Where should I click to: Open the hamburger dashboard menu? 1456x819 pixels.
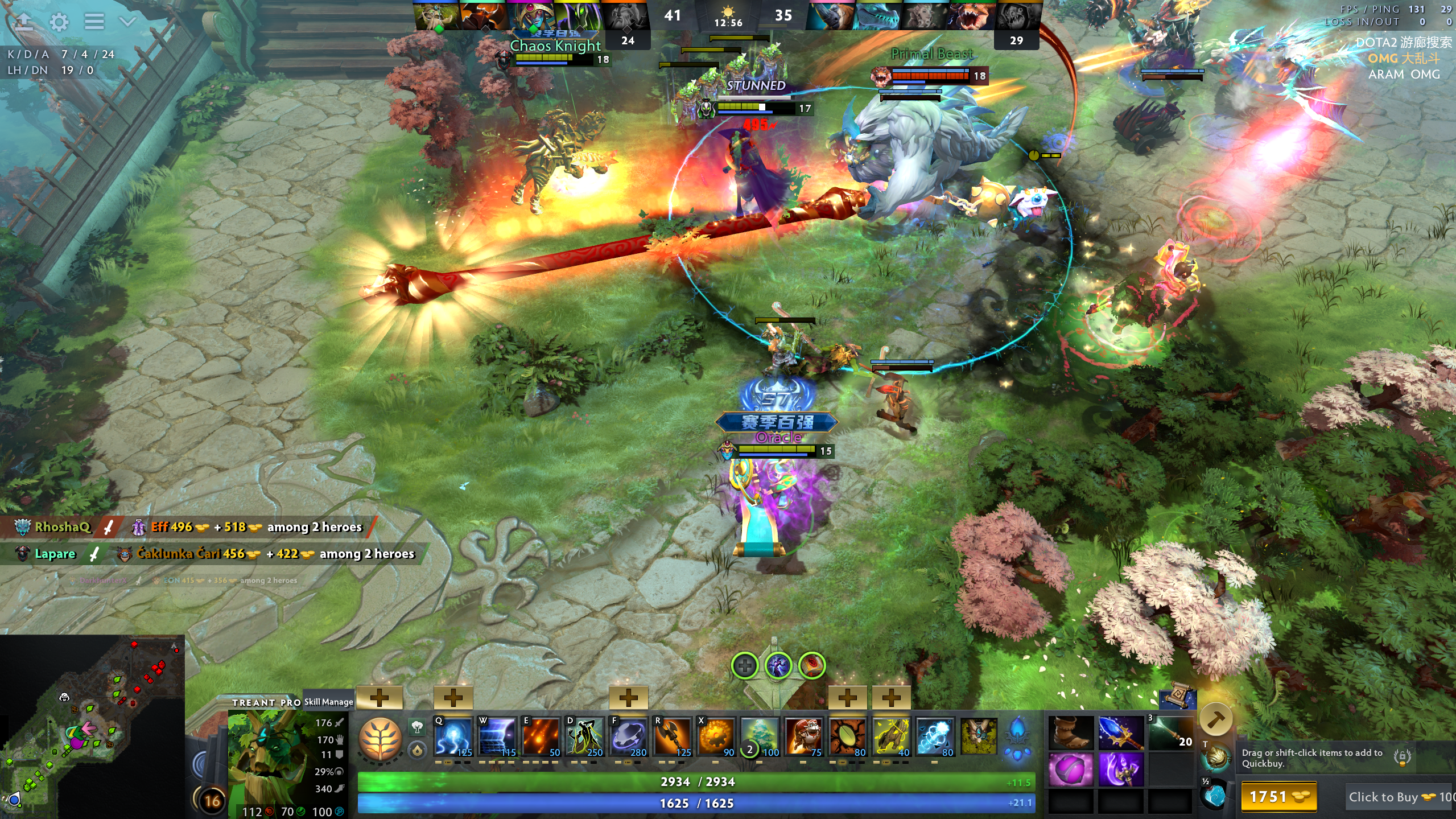pos(94,22)
